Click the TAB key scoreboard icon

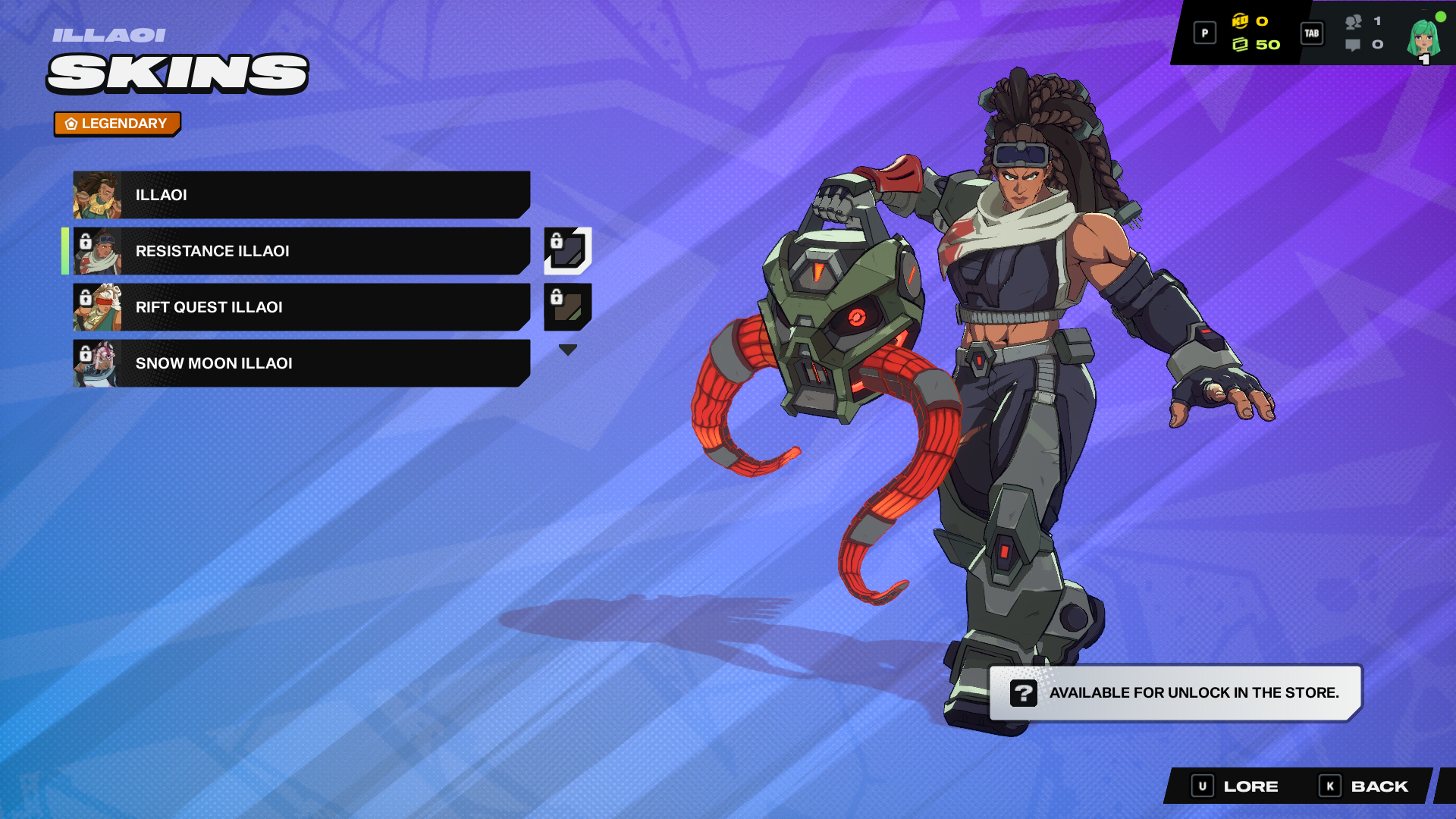pos(1311,33)
